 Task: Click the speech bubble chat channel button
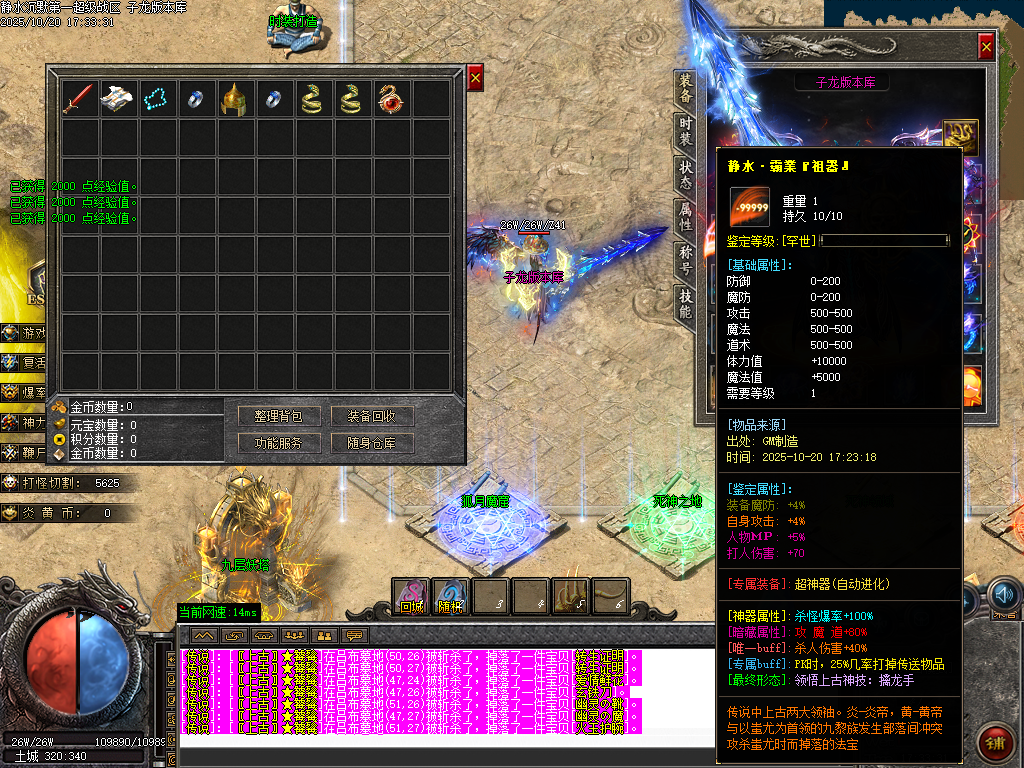(x=354, y=635)
